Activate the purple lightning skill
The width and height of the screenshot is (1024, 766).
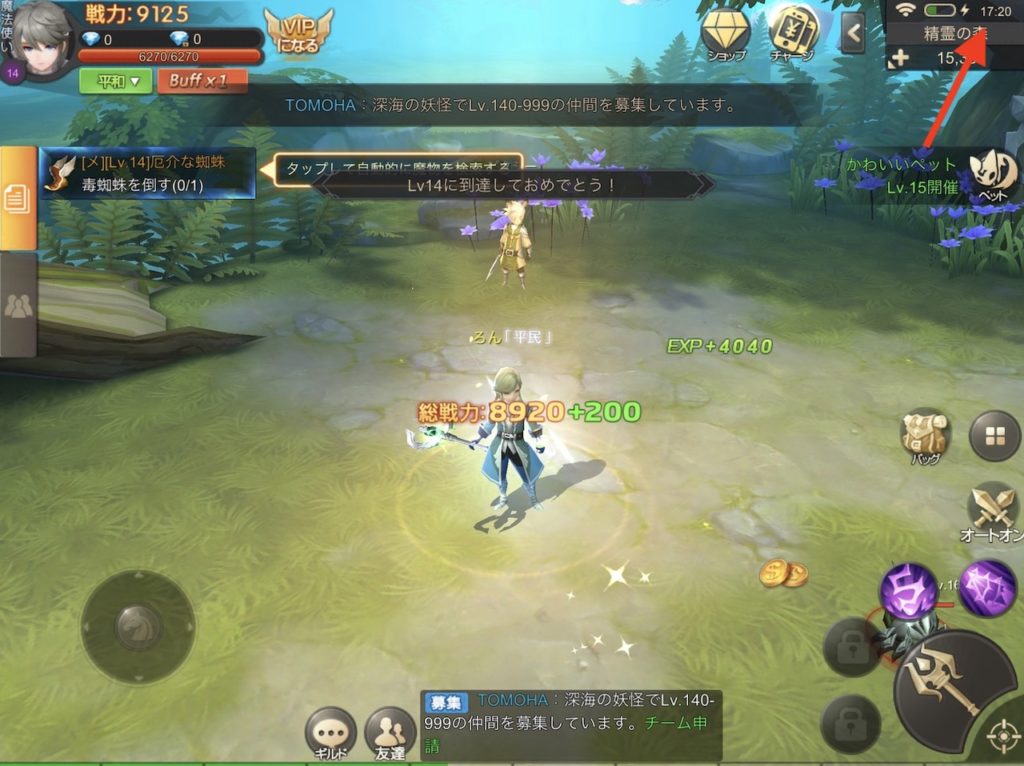pos(988,586)
